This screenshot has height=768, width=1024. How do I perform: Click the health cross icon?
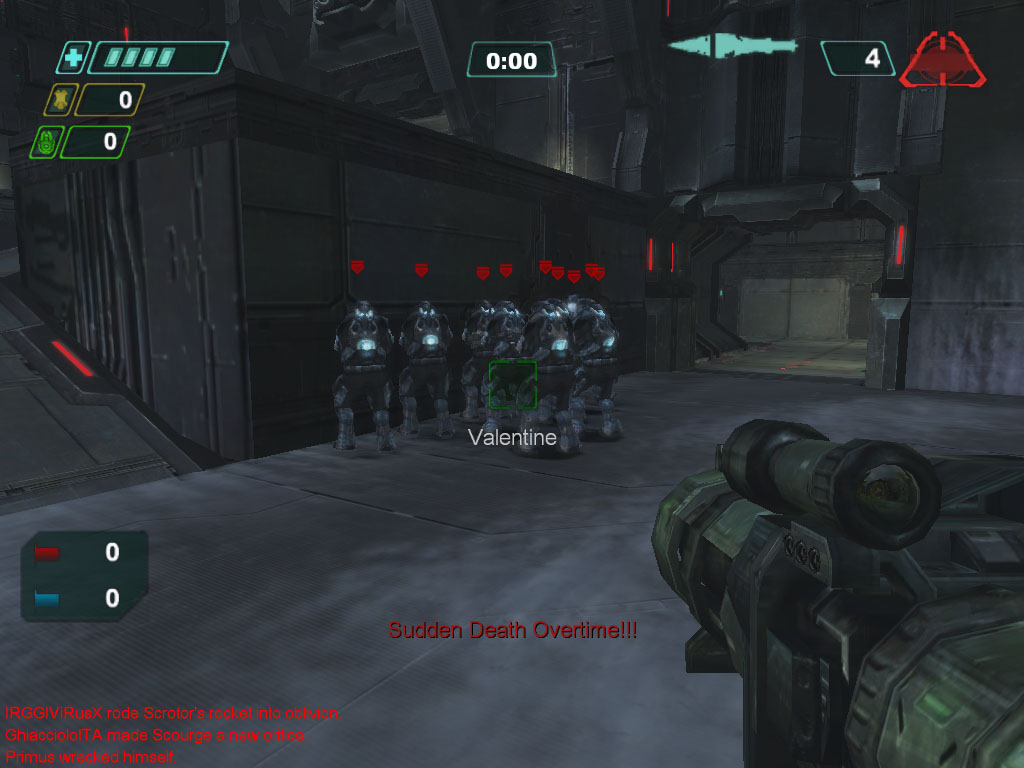tap(72, 59)
